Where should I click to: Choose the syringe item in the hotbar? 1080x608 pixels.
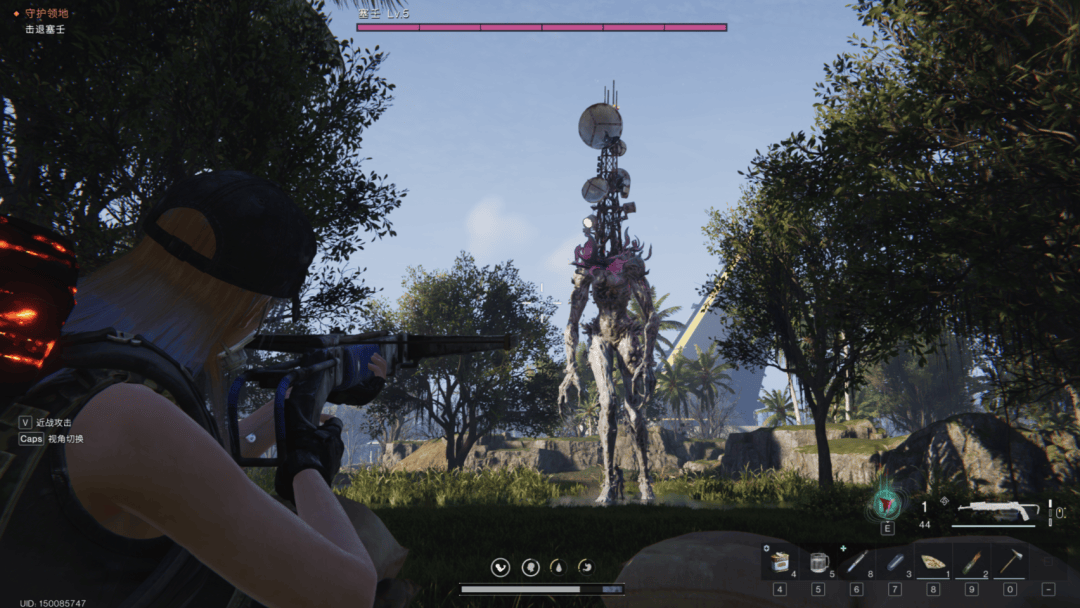(856, 563)
